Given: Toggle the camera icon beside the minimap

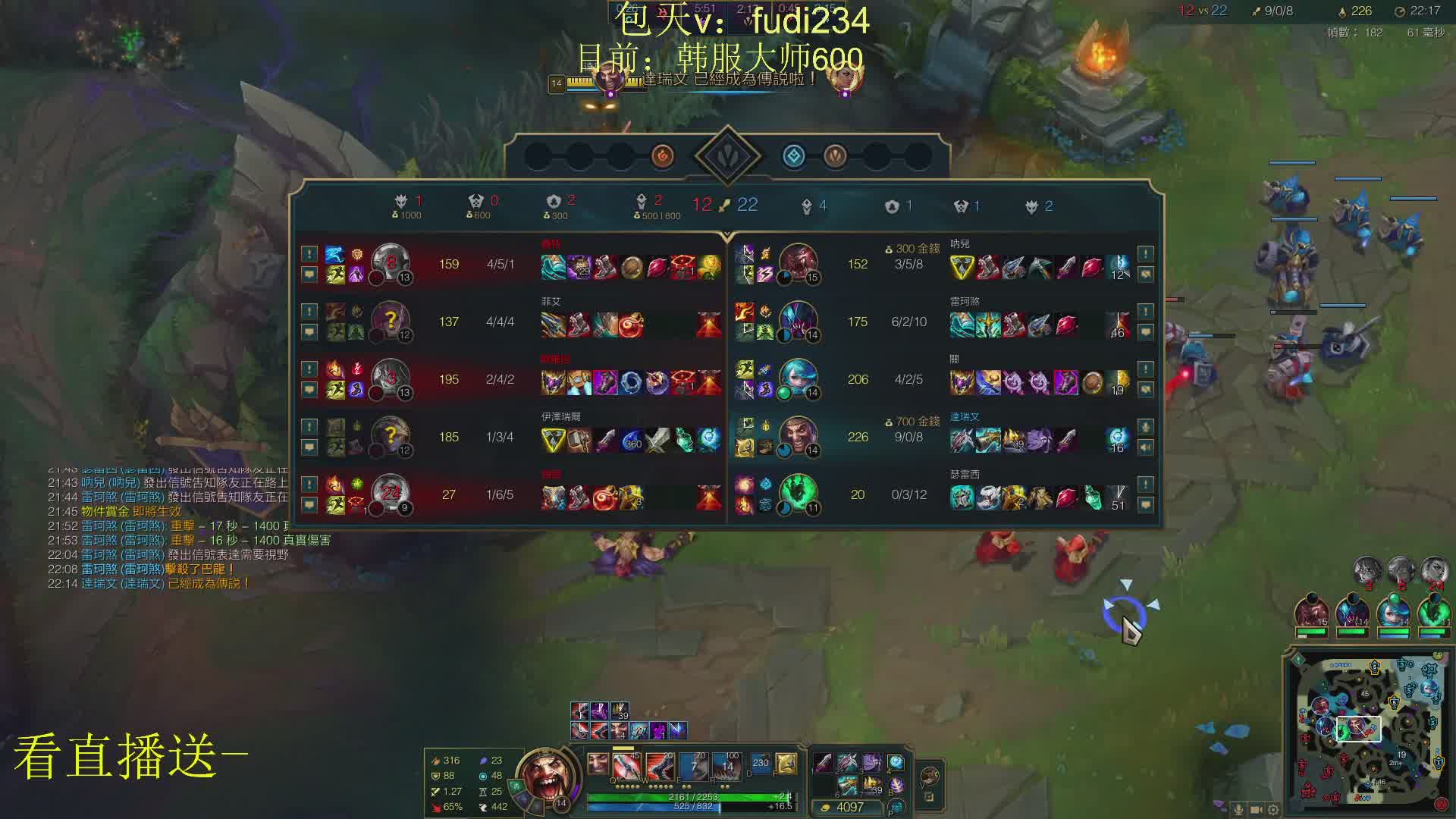Looking at the screenshot, I should click(x=1256, y=810).
